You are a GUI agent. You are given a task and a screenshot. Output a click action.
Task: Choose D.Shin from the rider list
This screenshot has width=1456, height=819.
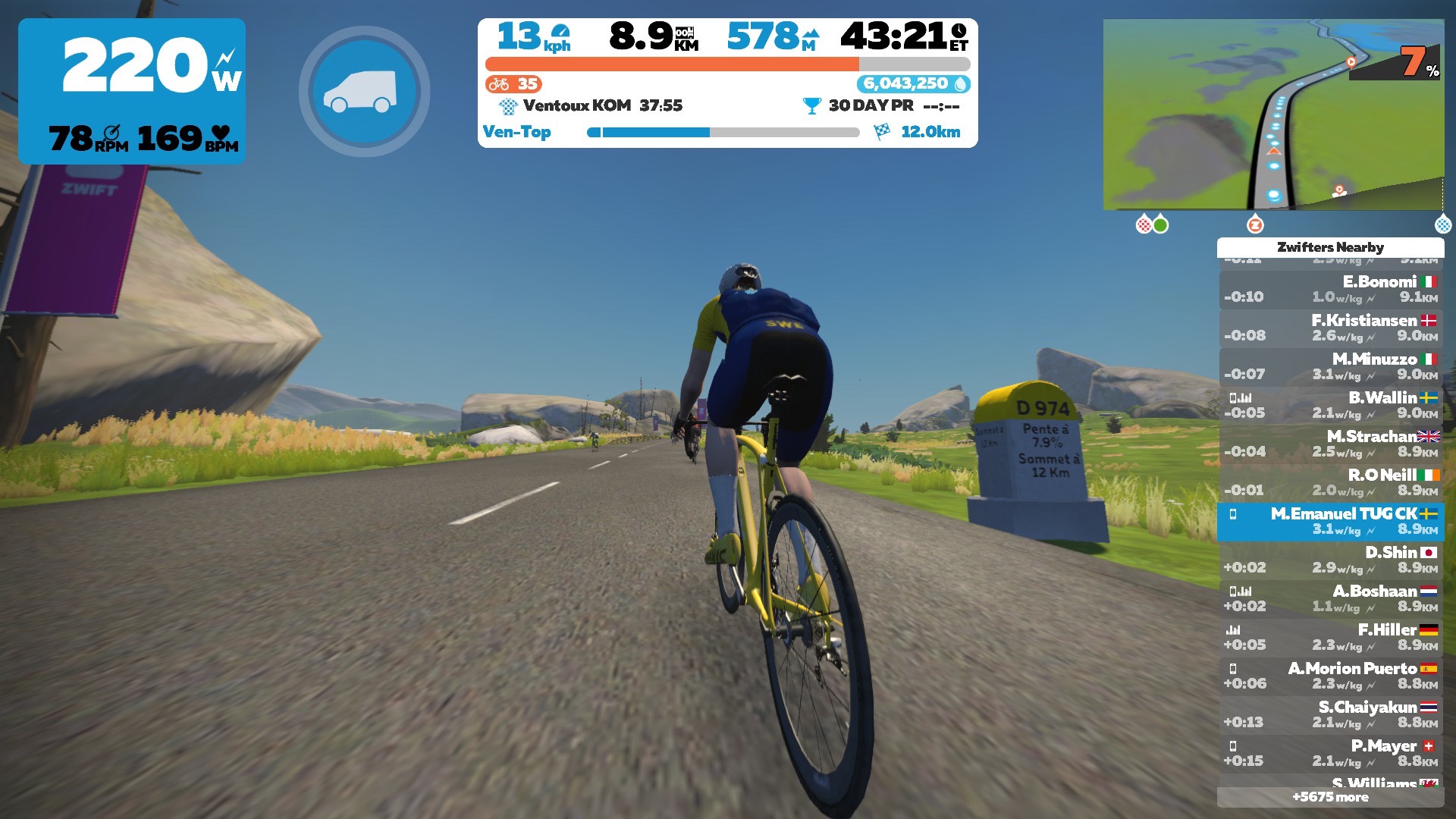[1330, 560]
